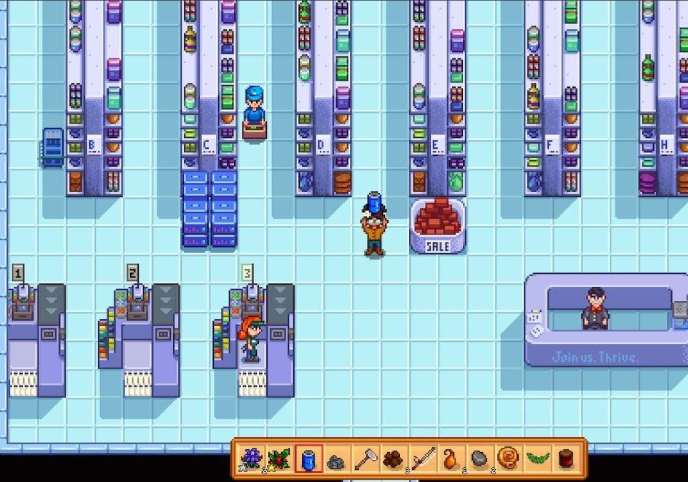688x482 pixels.
Task: Select the orange gourd item slot
Action: click(453, 459)
